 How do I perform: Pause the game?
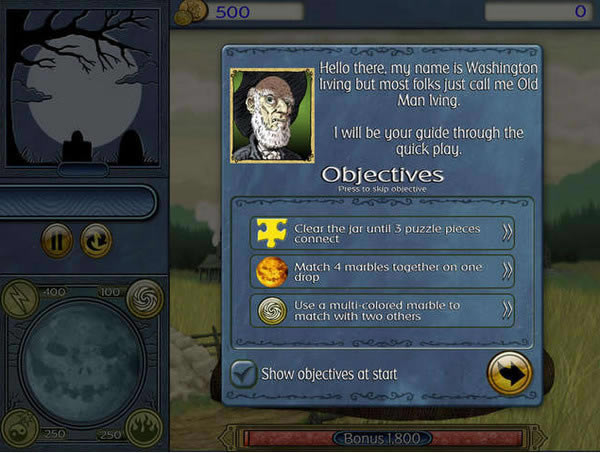tap(57, 241)
